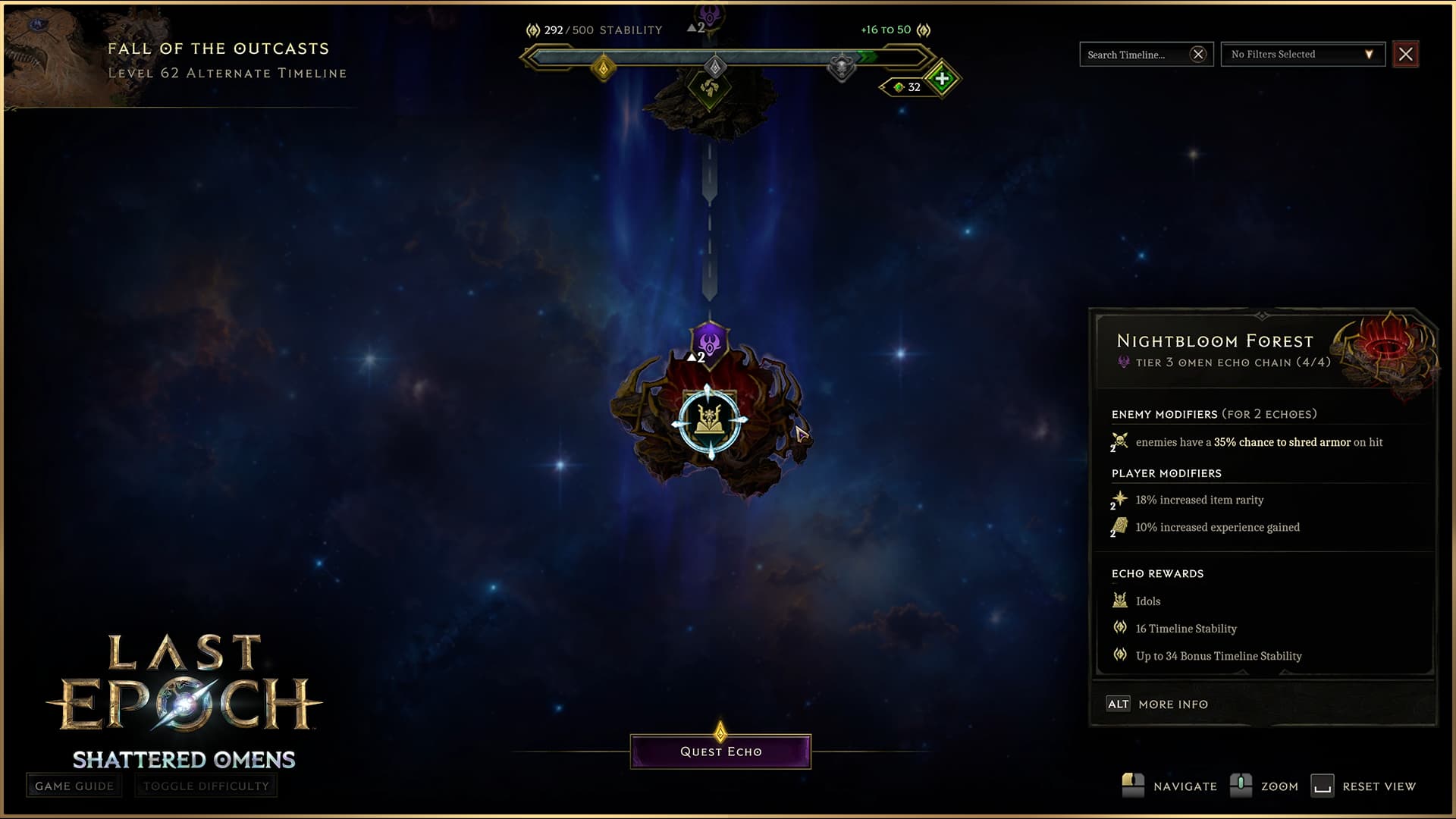Open the No Filters Selected dropdown
The width and height of the screenshot is (1456, 819).
(x=1302, y=55)
